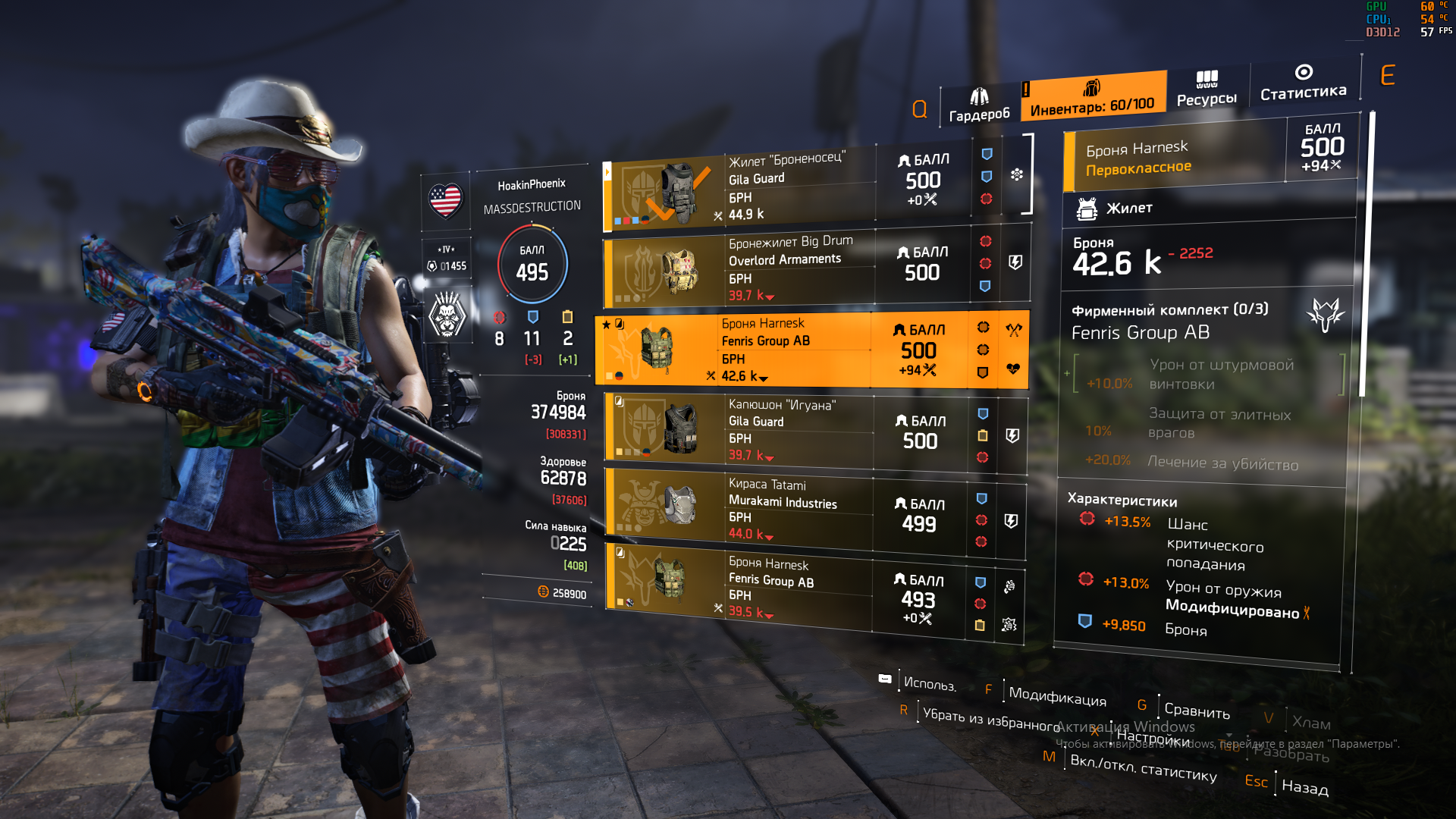Image resolution: width=1456 pixels, height=819 pixels.
Task: Click the Использ. equip action
Action: point(929,683)
